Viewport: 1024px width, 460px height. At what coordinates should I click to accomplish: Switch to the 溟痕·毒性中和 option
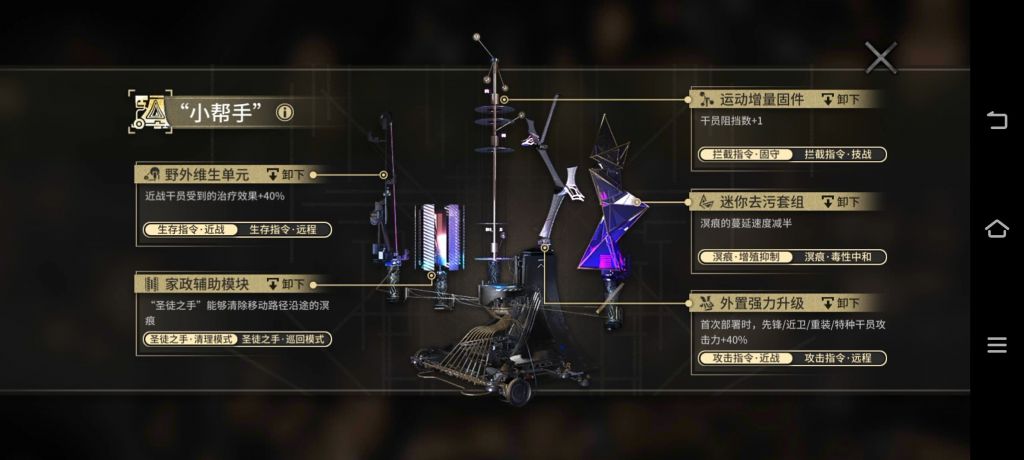(x=838, y=257)
